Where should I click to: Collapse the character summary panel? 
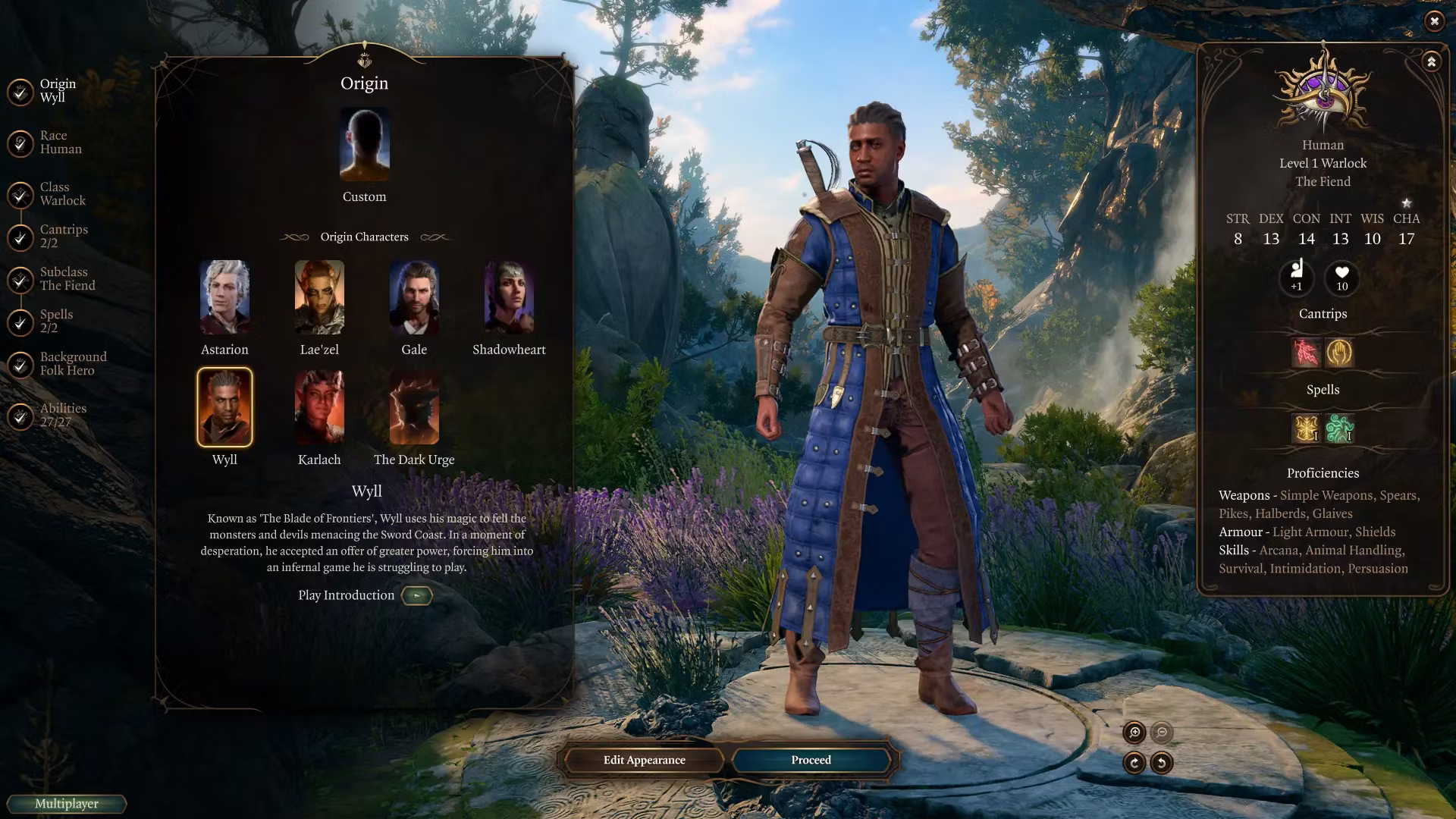click(1431, 62)
